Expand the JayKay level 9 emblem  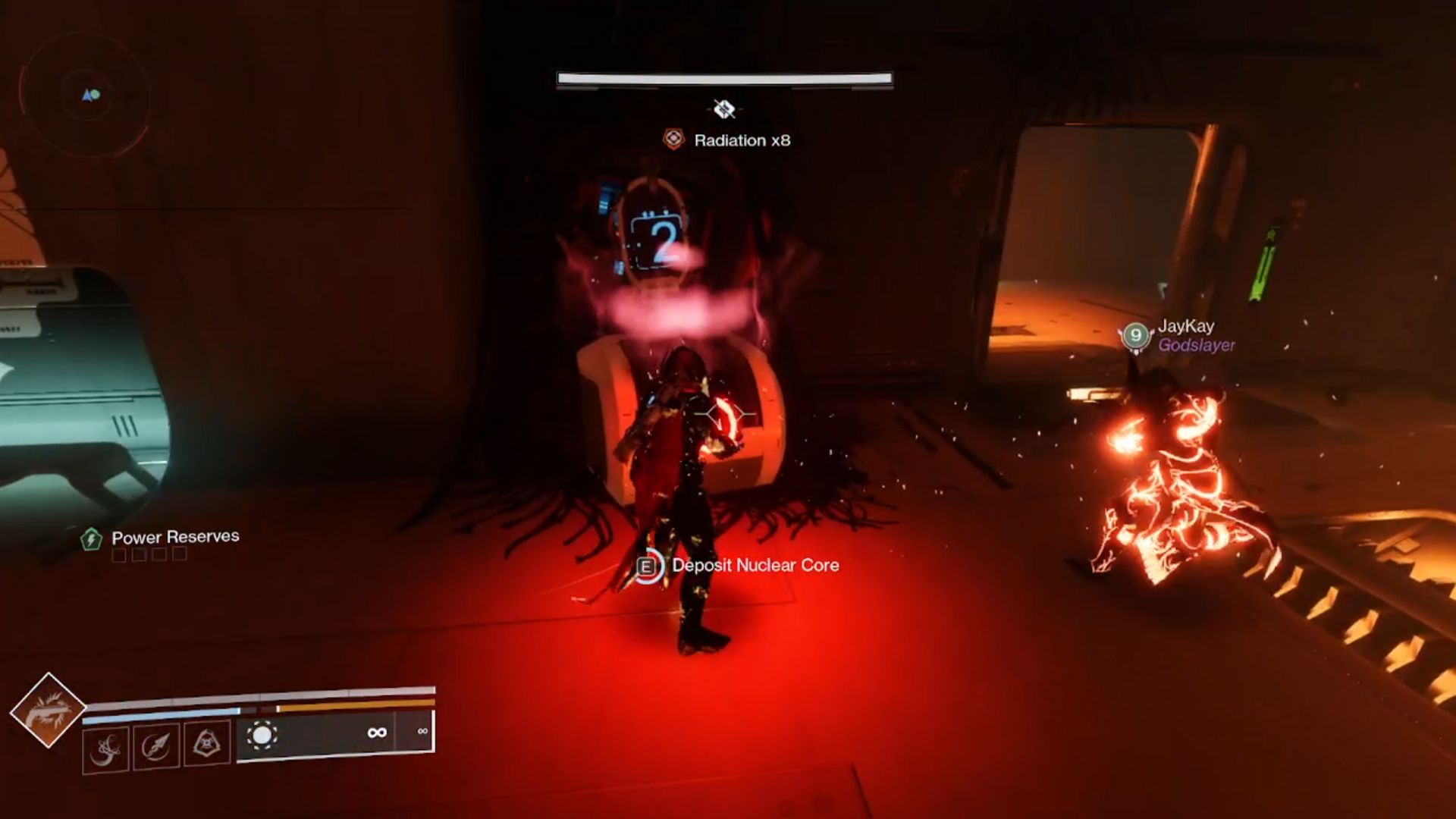point(1135,336)
